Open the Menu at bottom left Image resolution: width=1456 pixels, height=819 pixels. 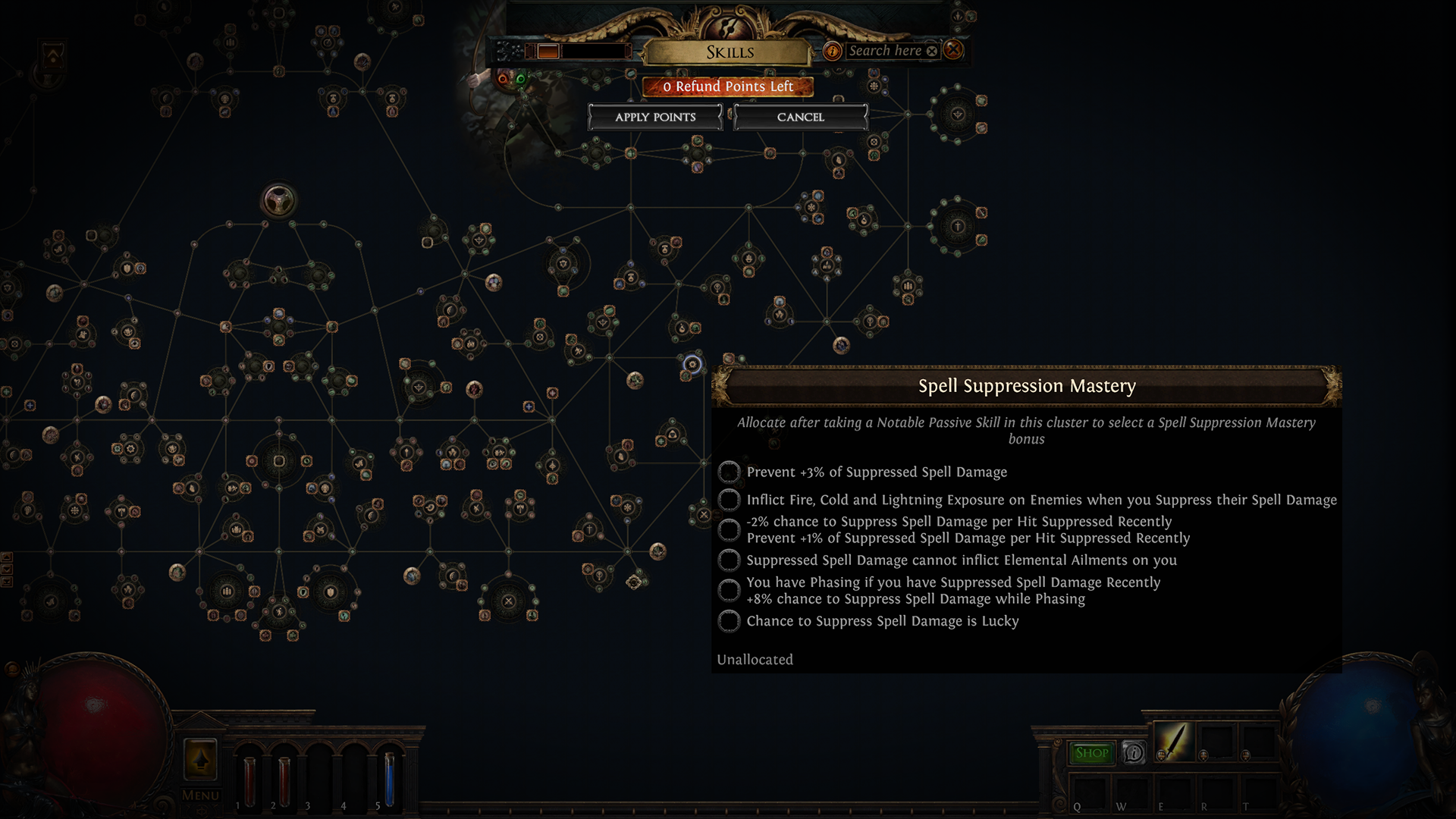[199, 795]
